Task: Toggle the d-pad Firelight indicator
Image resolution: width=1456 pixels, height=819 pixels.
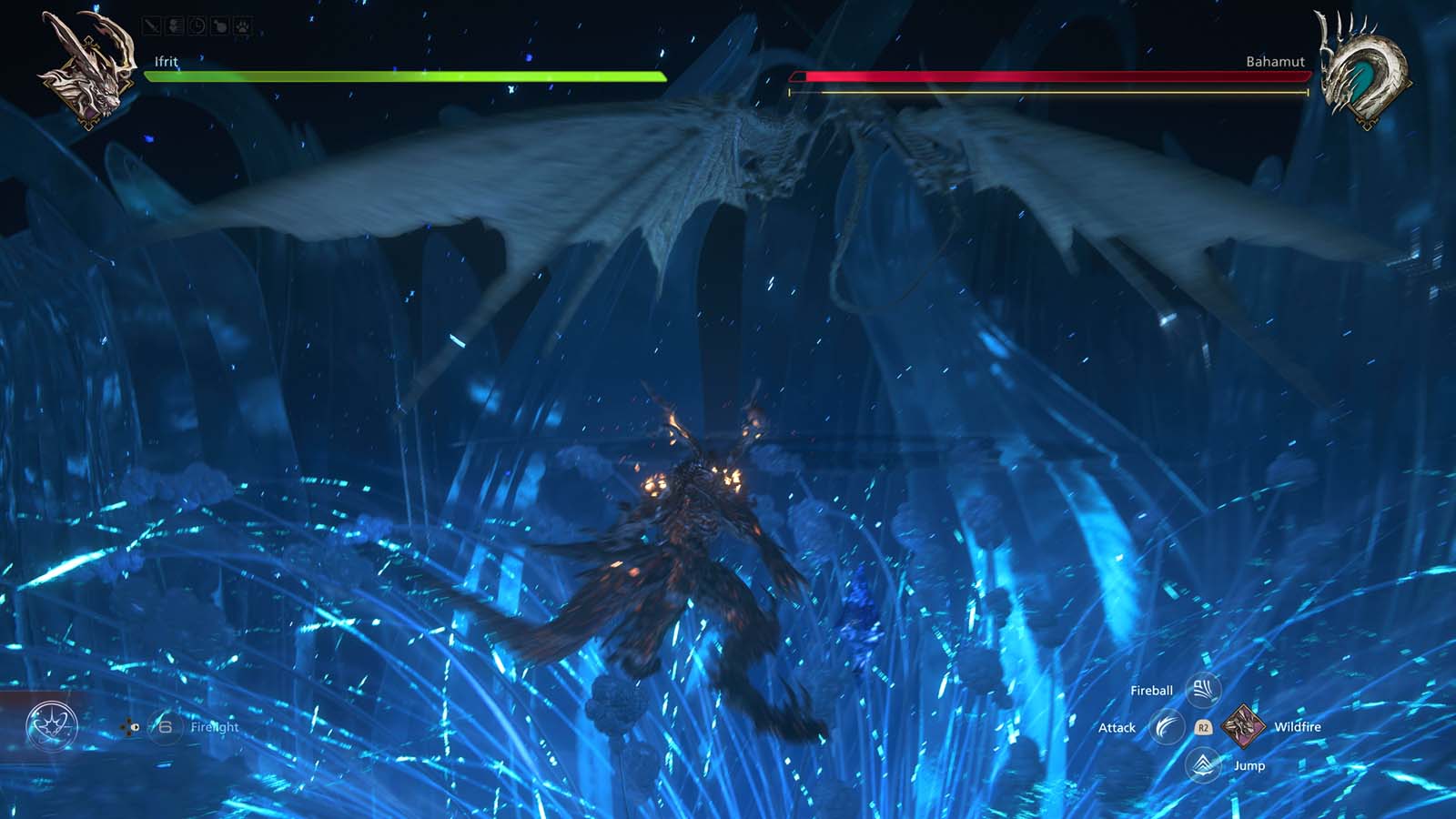Action: coord(127,727)
